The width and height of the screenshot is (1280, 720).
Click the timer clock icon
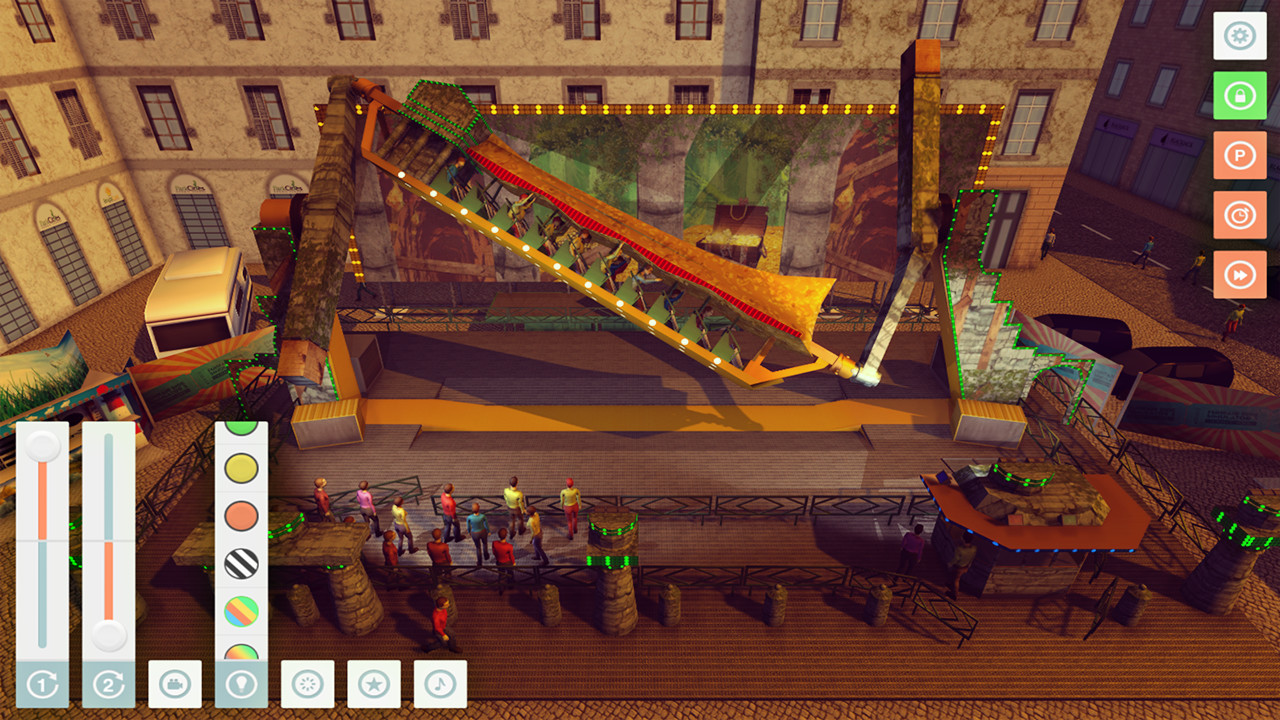(x=1240, y=215)
